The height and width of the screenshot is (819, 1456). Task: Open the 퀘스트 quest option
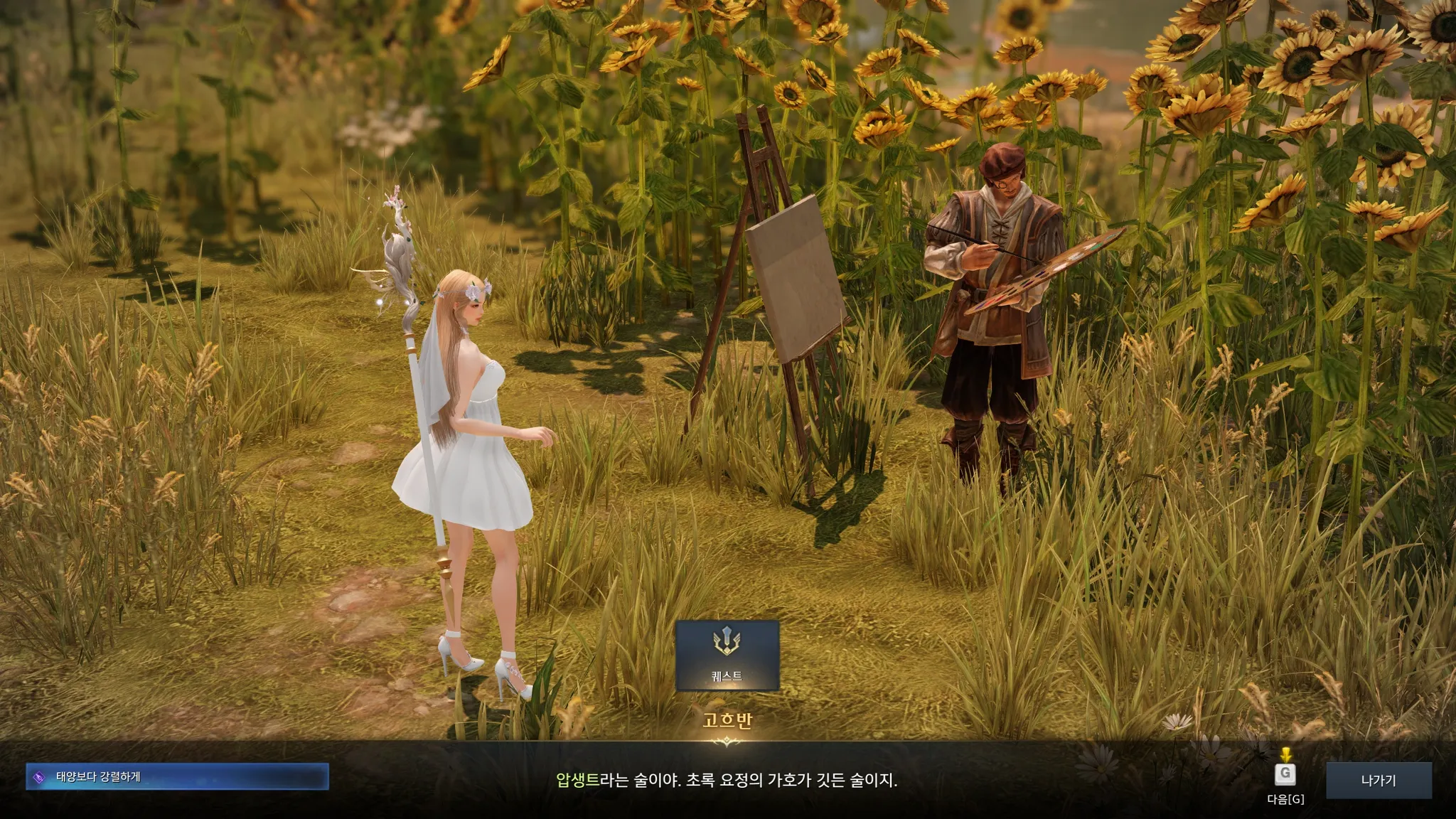tap(727, 655)
